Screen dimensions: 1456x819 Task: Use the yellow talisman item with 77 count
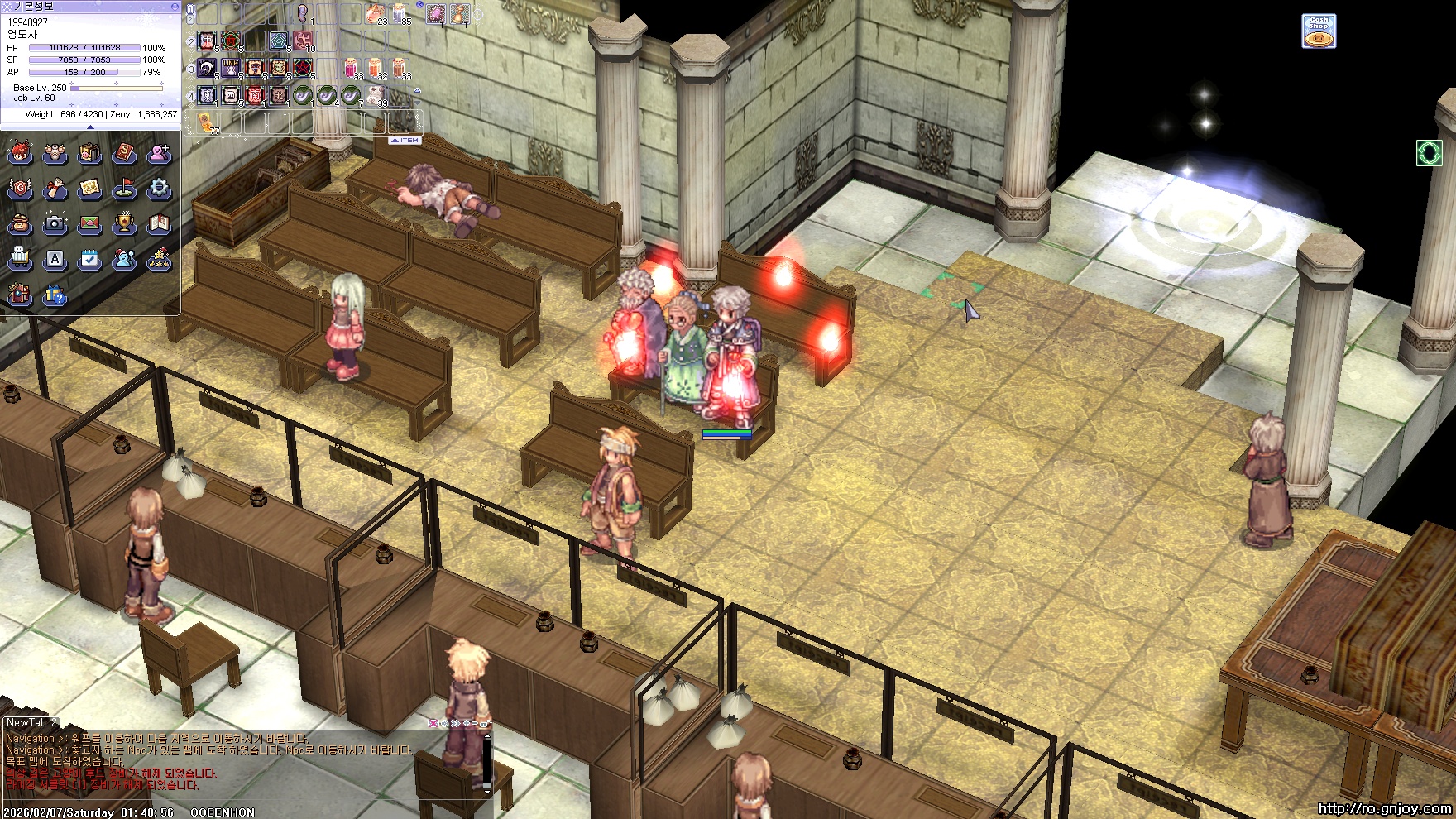coord(207,123)
